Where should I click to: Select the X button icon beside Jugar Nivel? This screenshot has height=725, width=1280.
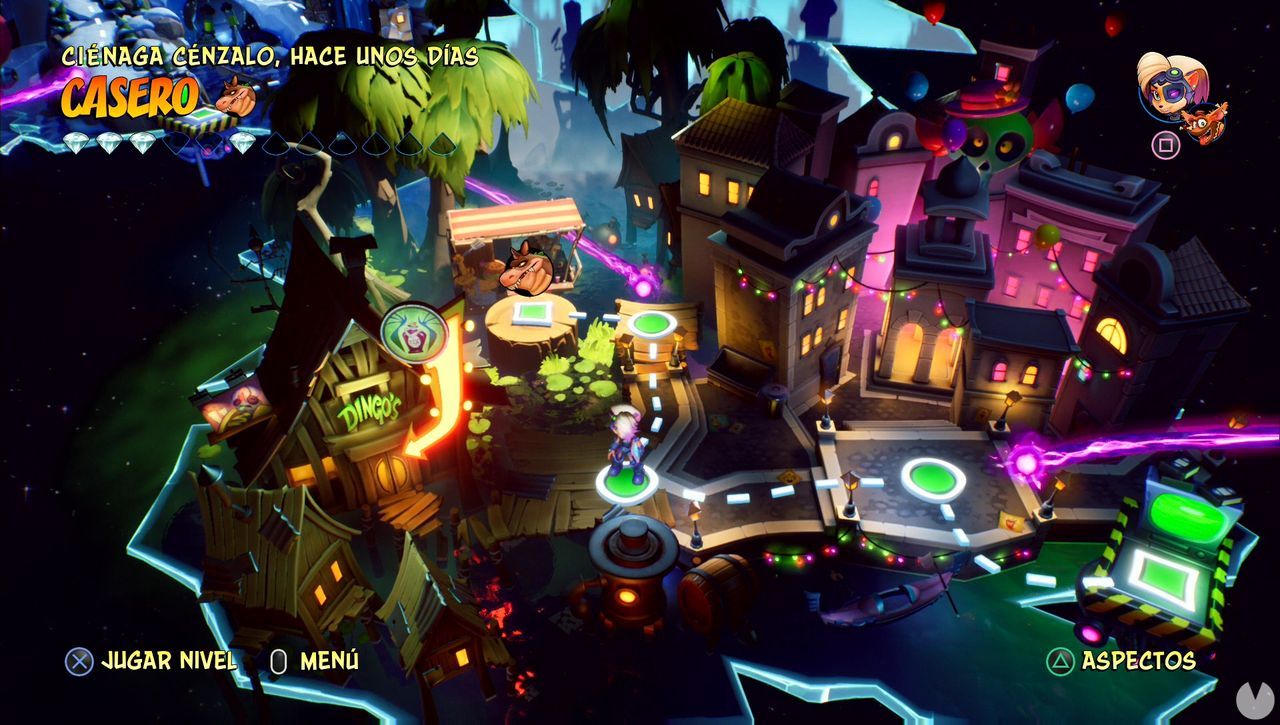(78, 661)
